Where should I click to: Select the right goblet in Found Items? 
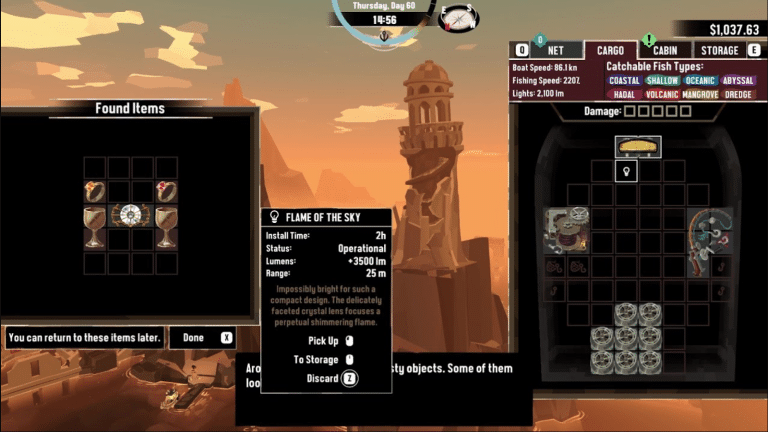166,227
